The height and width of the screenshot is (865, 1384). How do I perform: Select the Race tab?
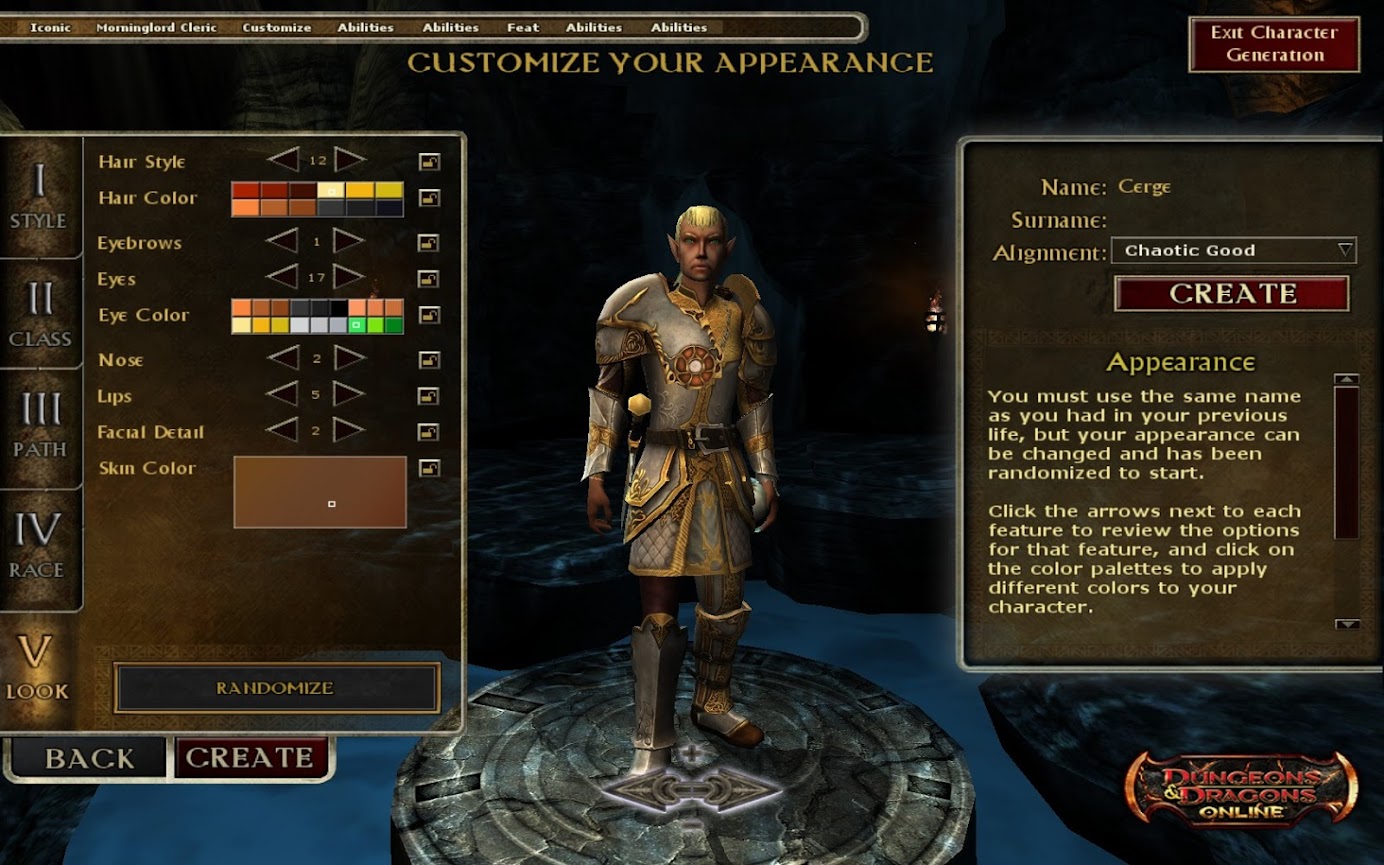38,545
